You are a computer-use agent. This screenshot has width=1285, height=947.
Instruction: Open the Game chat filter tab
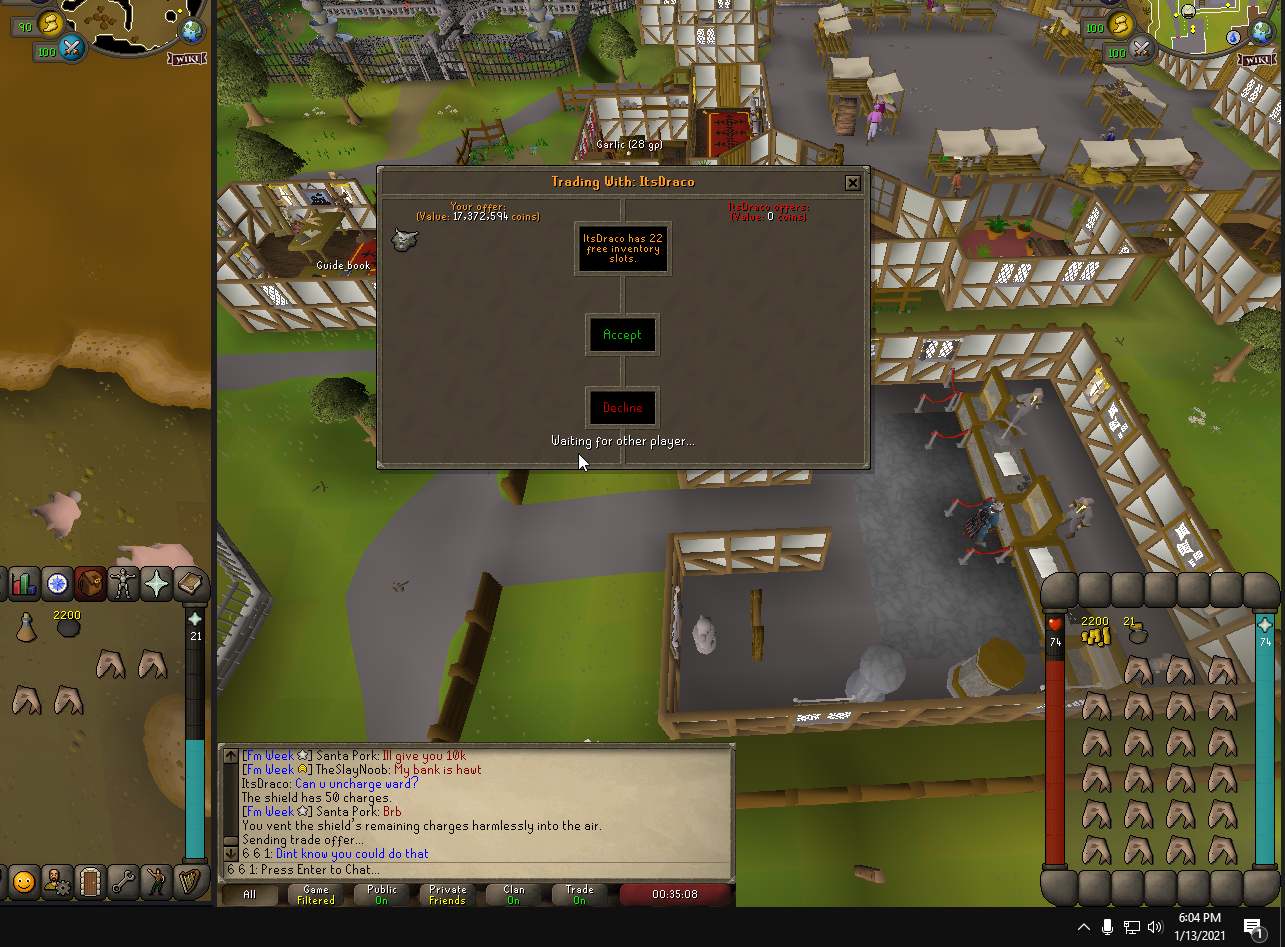pyautogui.click(x=316, y=895)
